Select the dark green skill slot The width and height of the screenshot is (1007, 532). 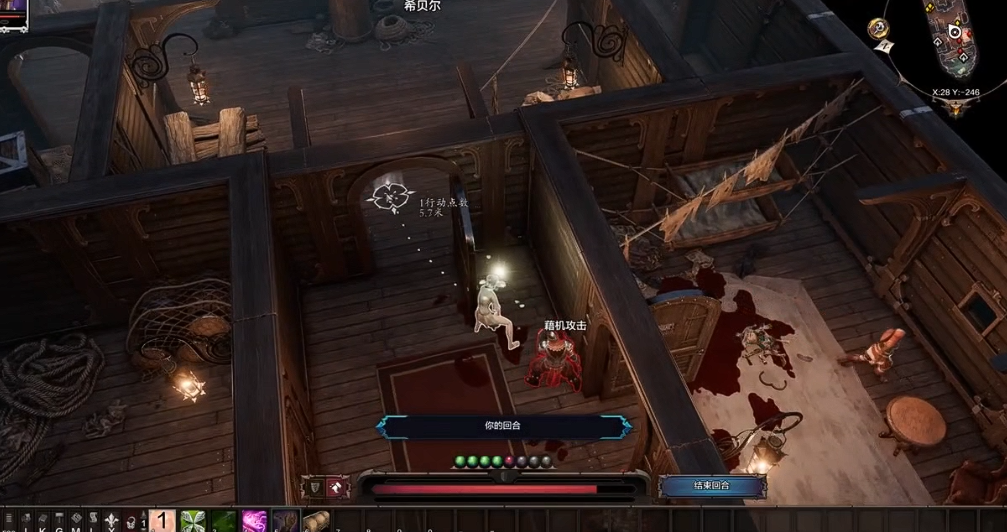(223, 521)
